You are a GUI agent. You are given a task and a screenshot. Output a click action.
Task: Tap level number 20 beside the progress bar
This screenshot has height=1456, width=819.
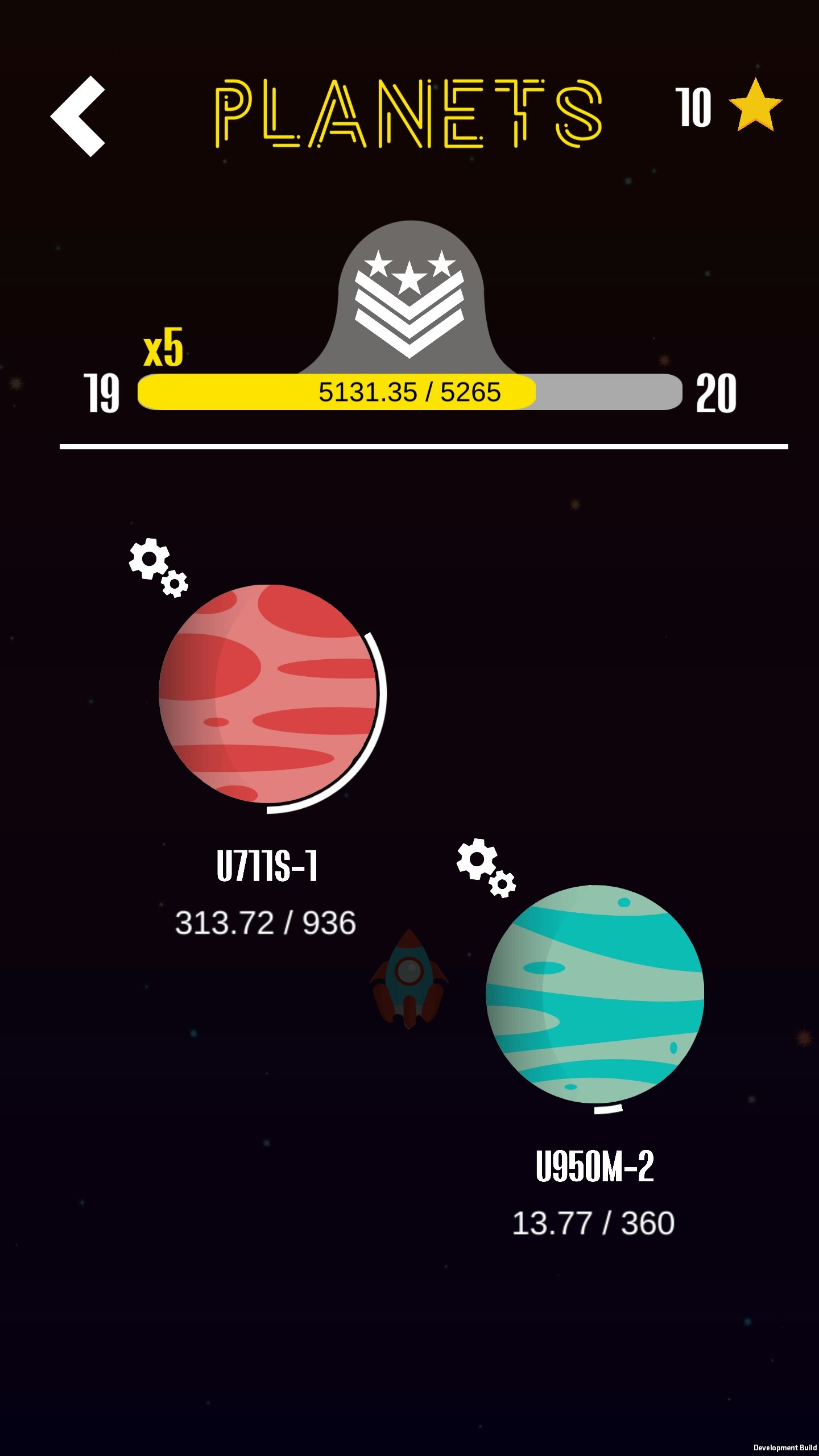tap(717, 392)
